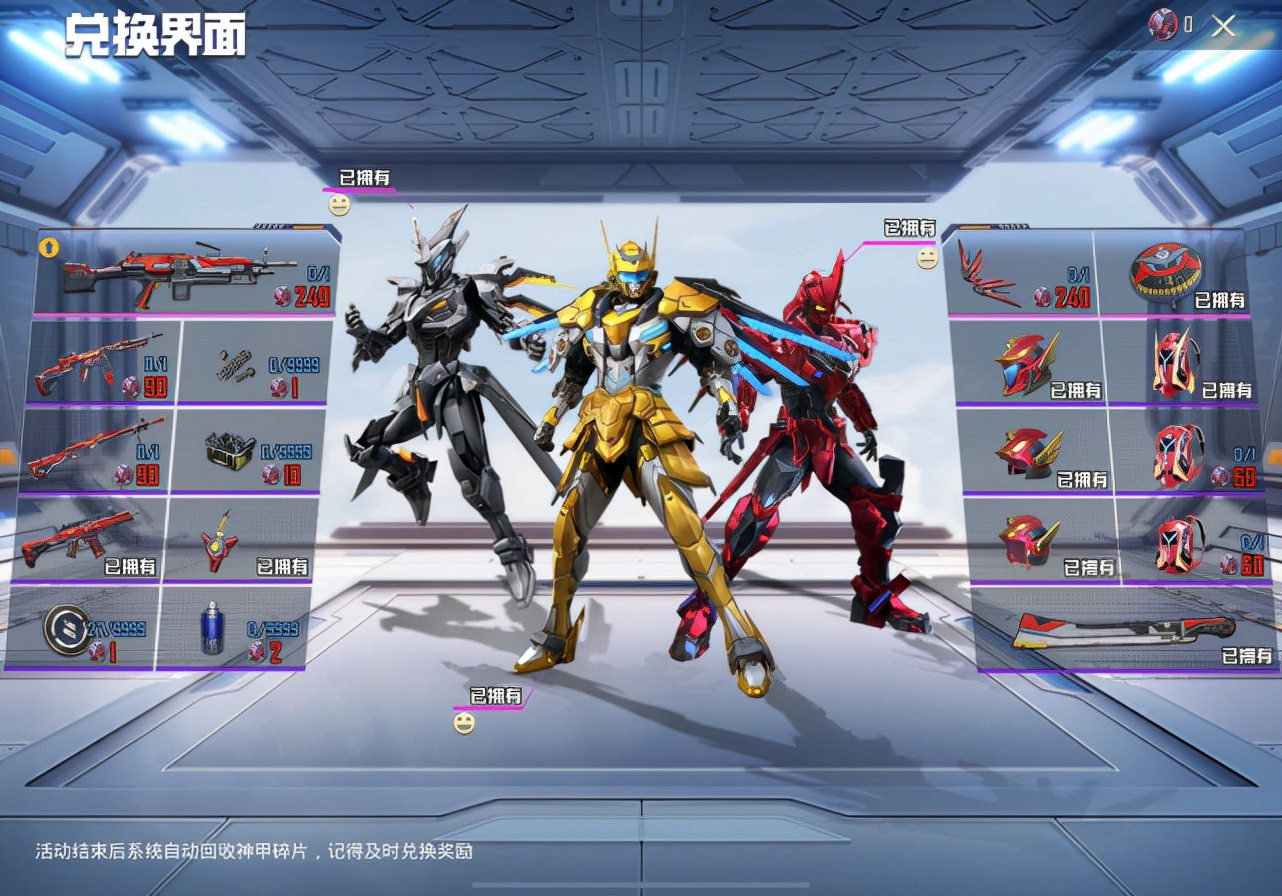Viewport: 1282px width, 896px height.
Task: Select the owned red assault rifle skin
Action: pos(80,545)
